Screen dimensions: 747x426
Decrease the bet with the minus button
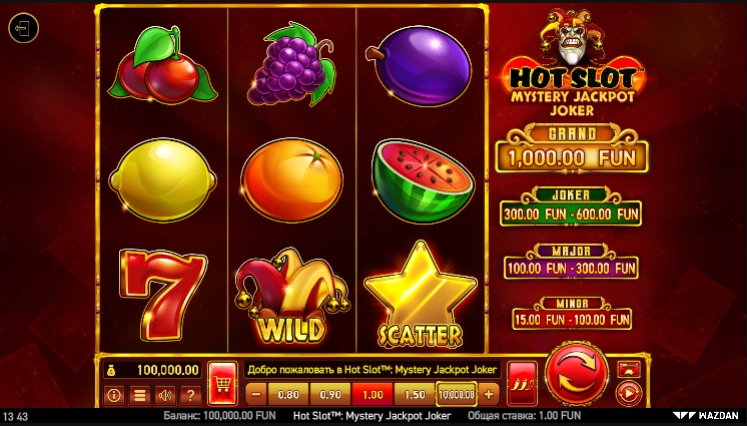click(x=255, y=394)
